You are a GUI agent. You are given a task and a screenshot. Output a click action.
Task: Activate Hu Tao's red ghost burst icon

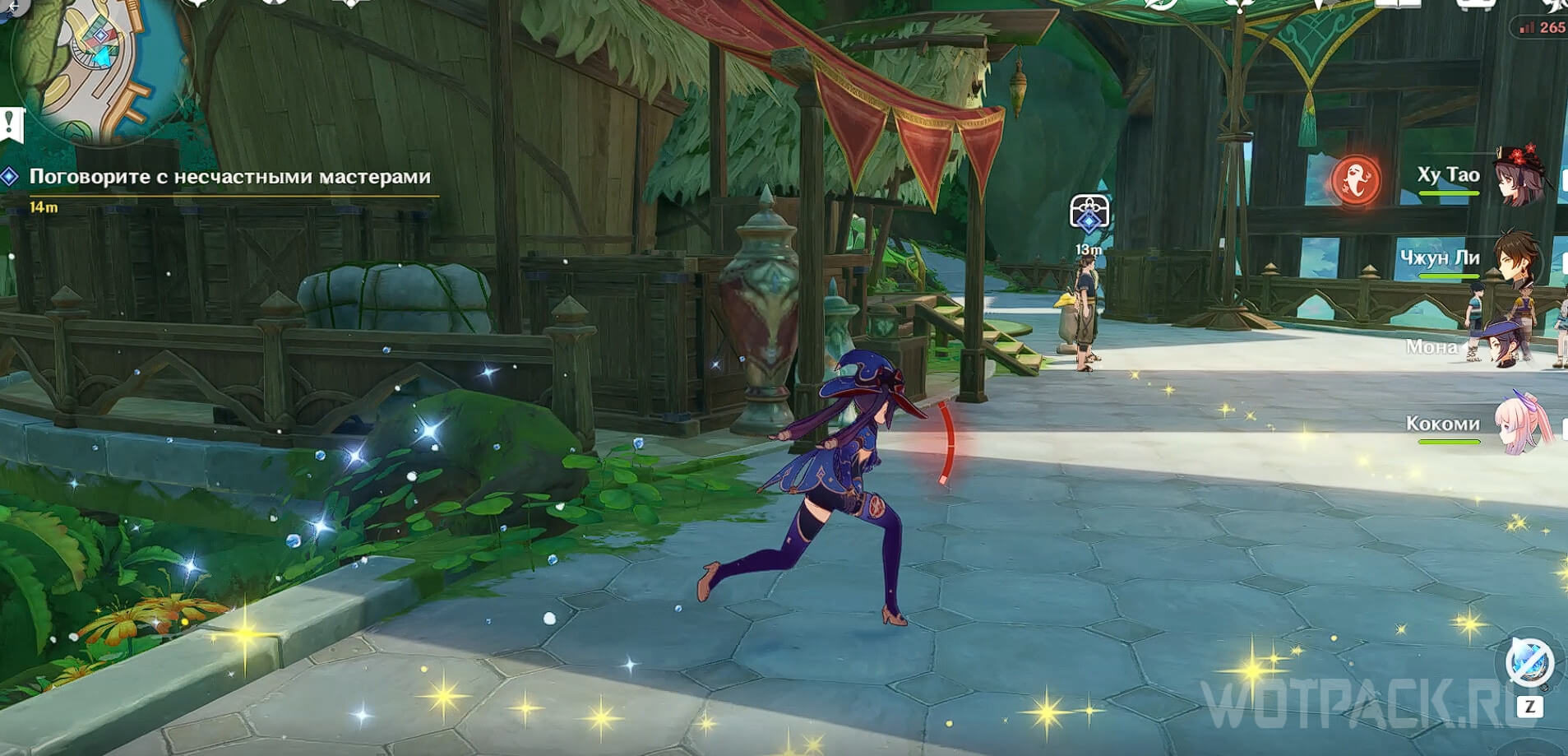click(1356, 180)
